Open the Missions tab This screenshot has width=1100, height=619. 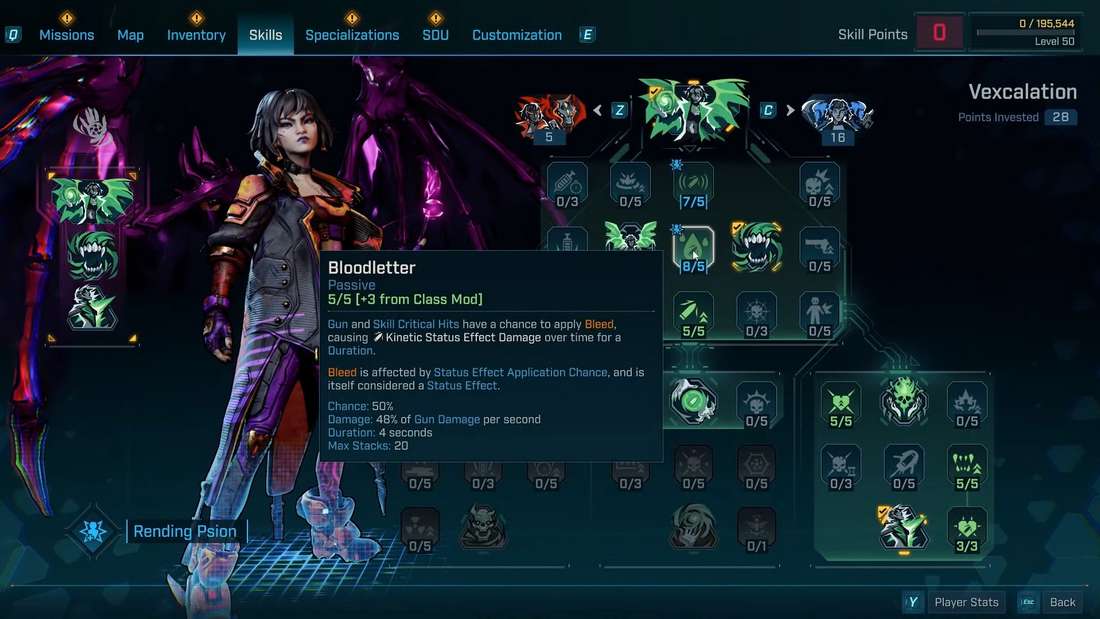tap(66, 35)
